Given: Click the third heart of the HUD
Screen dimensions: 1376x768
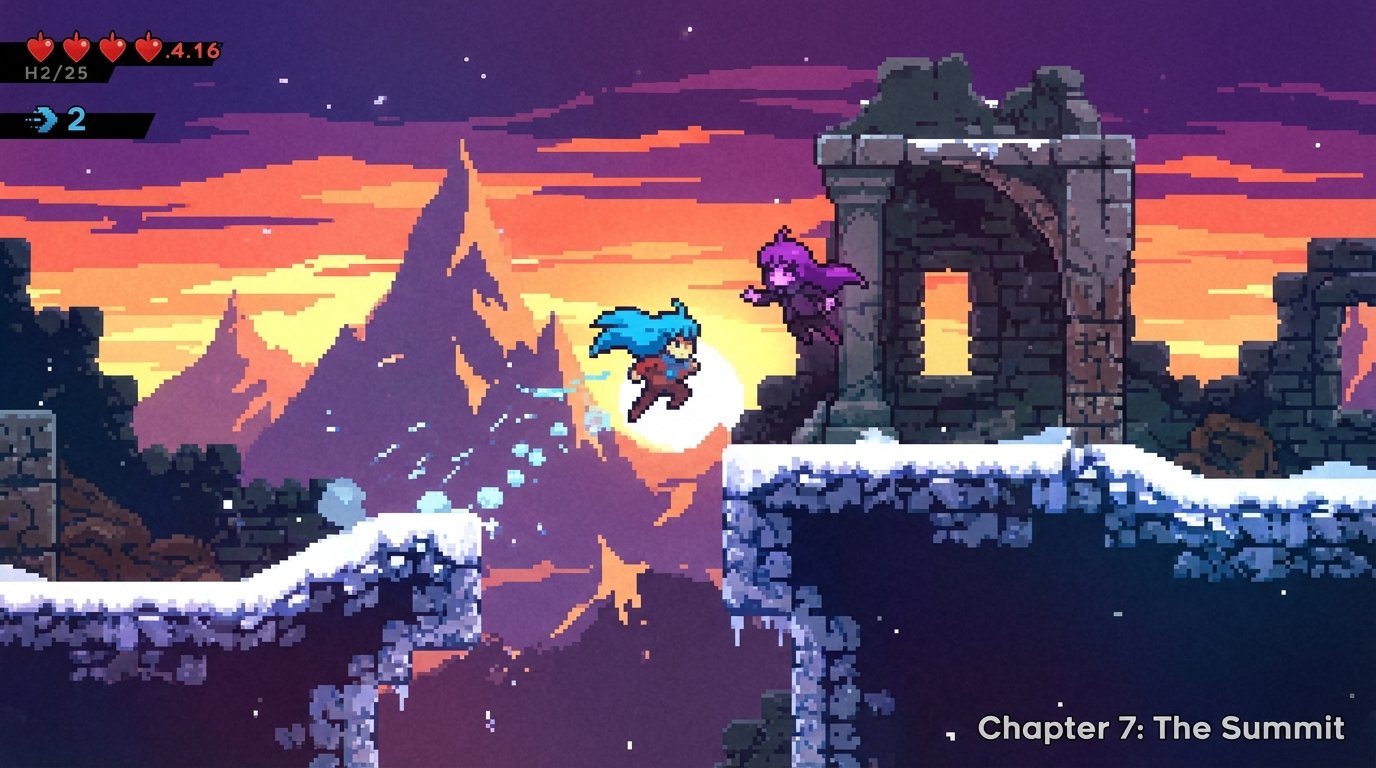Looking at the screenshot, I should (112, 46).
